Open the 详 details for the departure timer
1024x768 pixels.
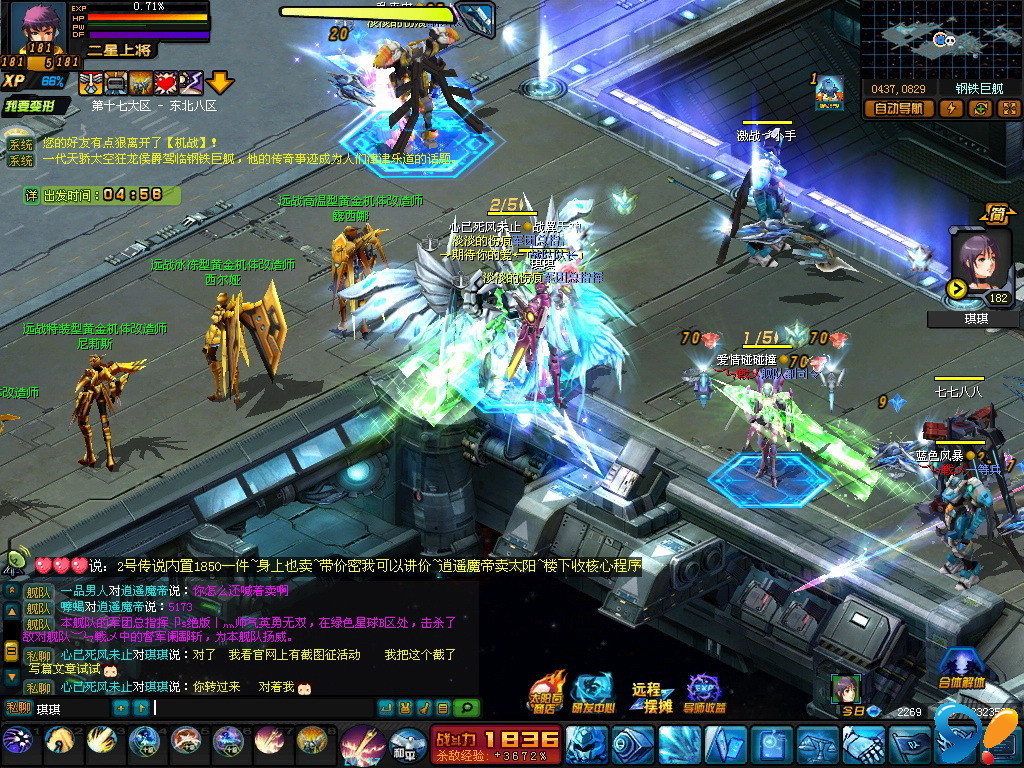tap(32, 195)
